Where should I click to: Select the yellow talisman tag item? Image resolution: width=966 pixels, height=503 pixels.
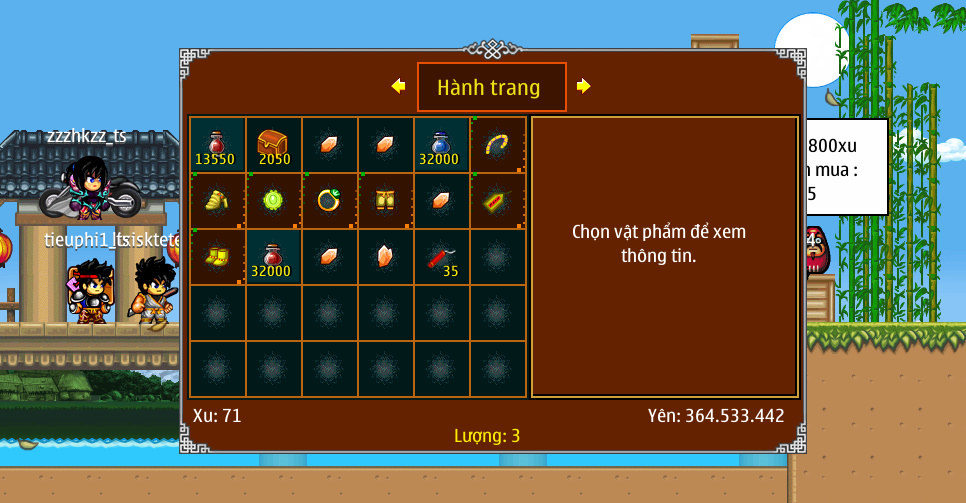pyautogui.click(x=497, y=200)
